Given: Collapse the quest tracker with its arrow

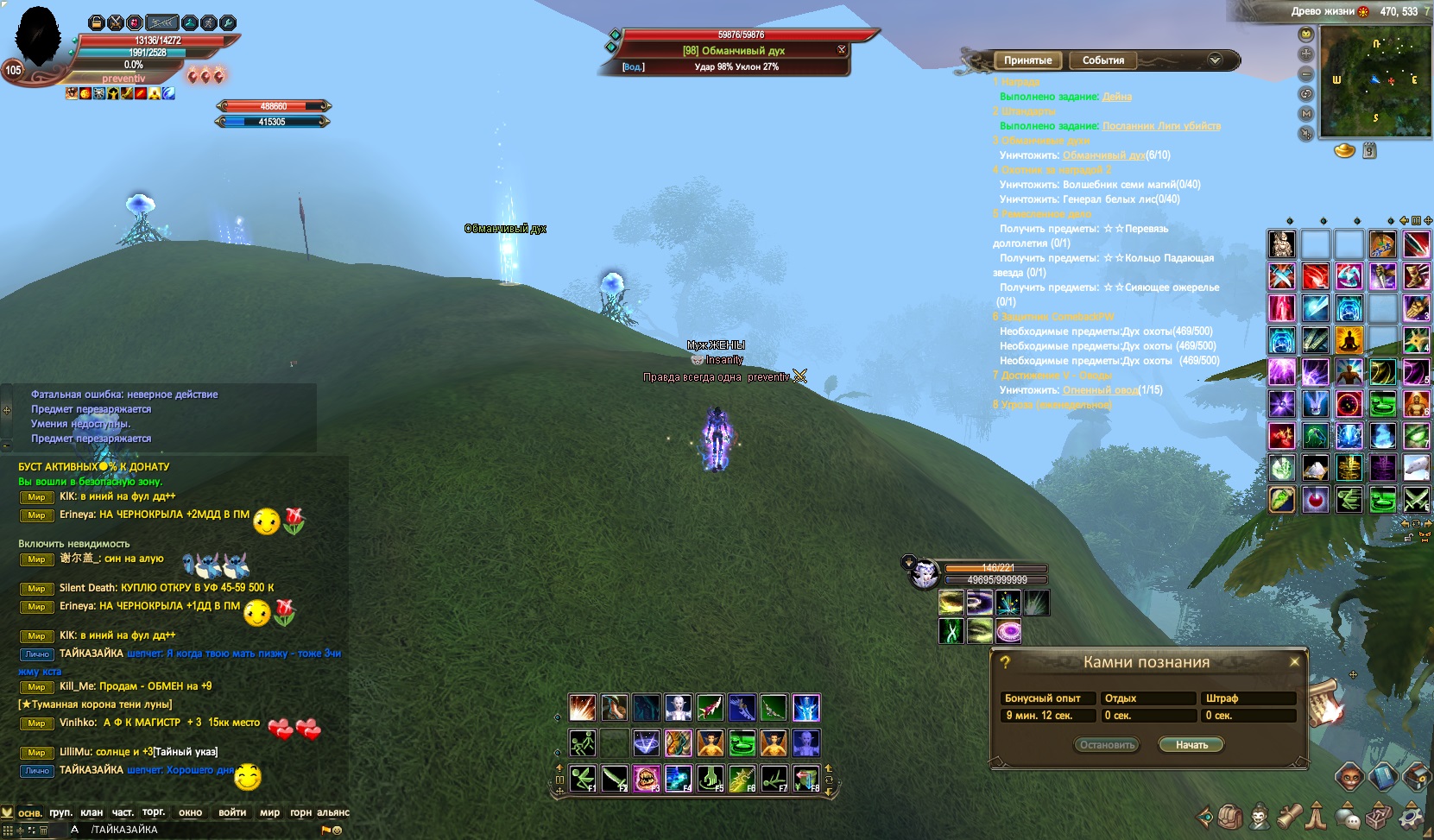Looking at the screenshot, I should (x=1215, y=60).
